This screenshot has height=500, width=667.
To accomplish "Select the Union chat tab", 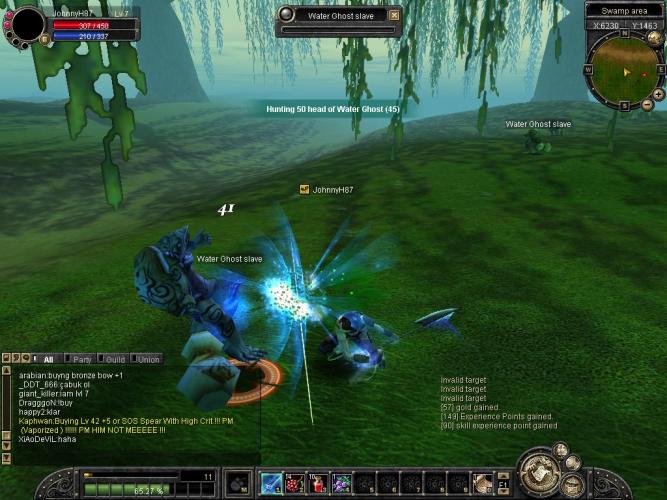I will point(147,359).
